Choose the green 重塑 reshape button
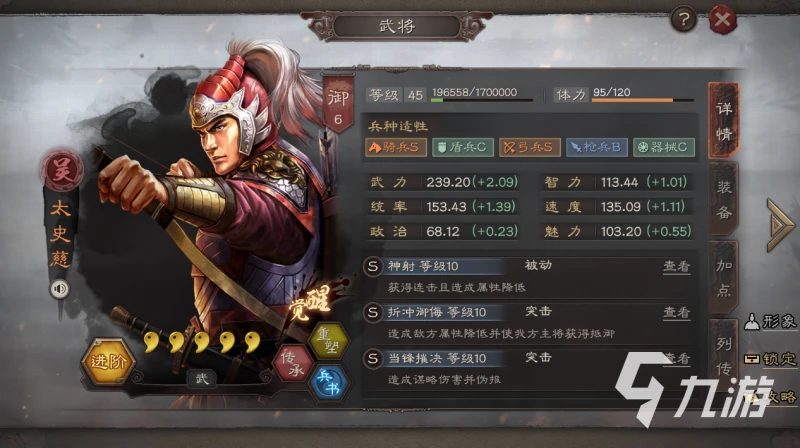 [x=326, y=338]
